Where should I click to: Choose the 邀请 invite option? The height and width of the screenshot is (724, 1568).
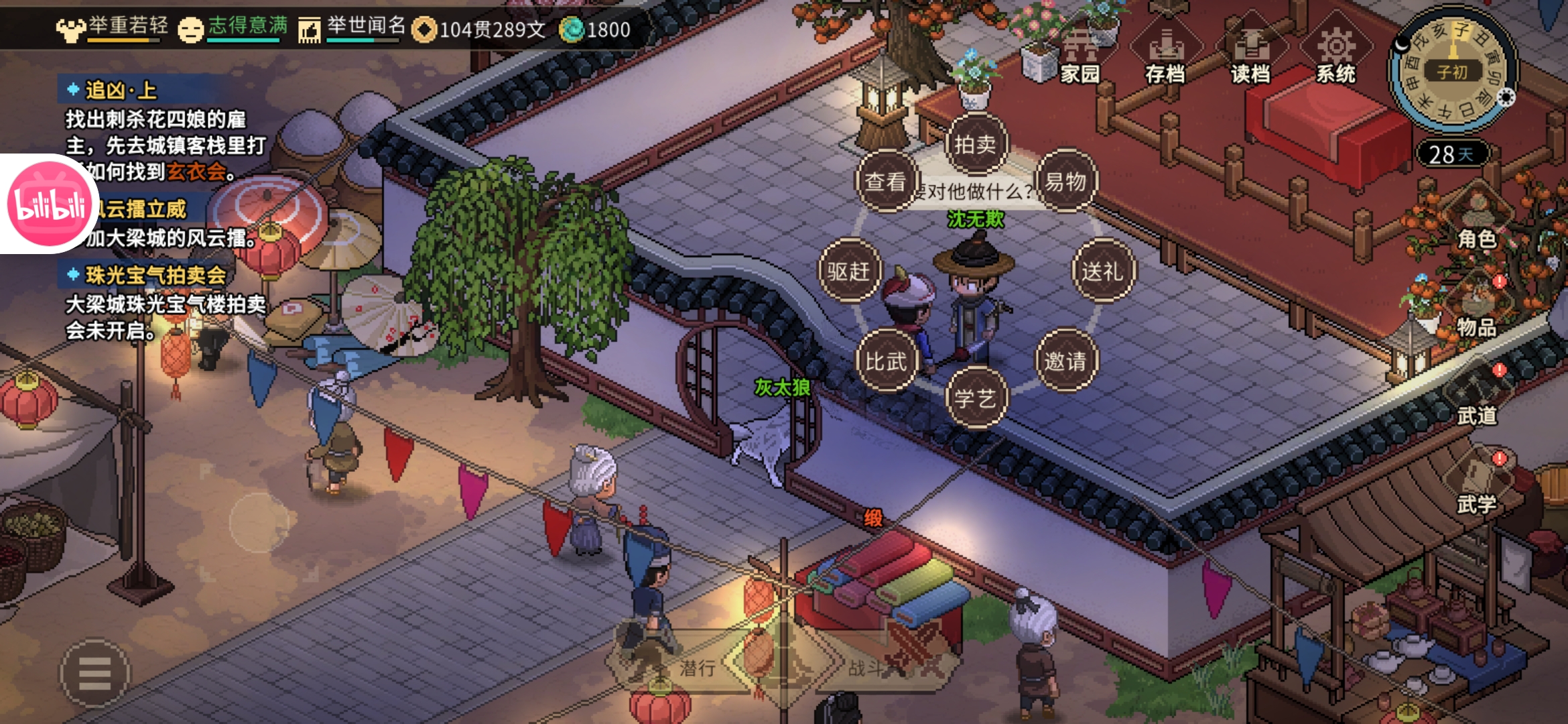(x=1065, y=362)
